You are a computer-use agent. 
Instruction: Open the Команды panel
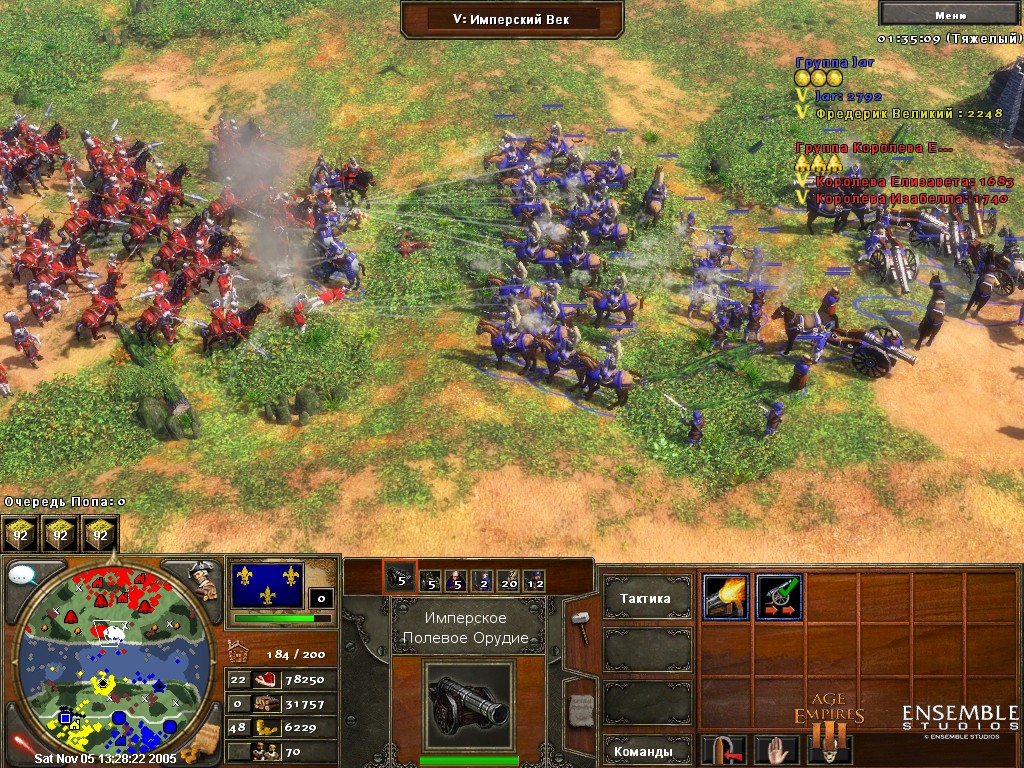(x=646, y=750)
